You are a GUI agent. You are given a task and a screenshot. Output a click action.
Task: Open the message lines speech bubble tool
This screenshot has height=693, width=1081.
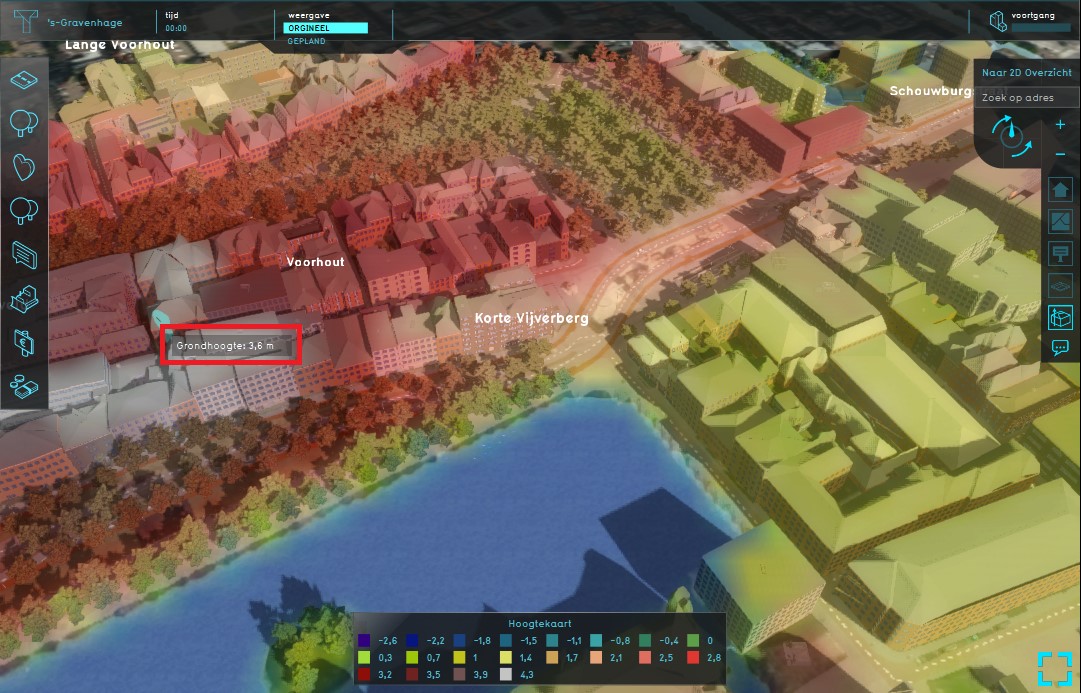click(24, 255)
